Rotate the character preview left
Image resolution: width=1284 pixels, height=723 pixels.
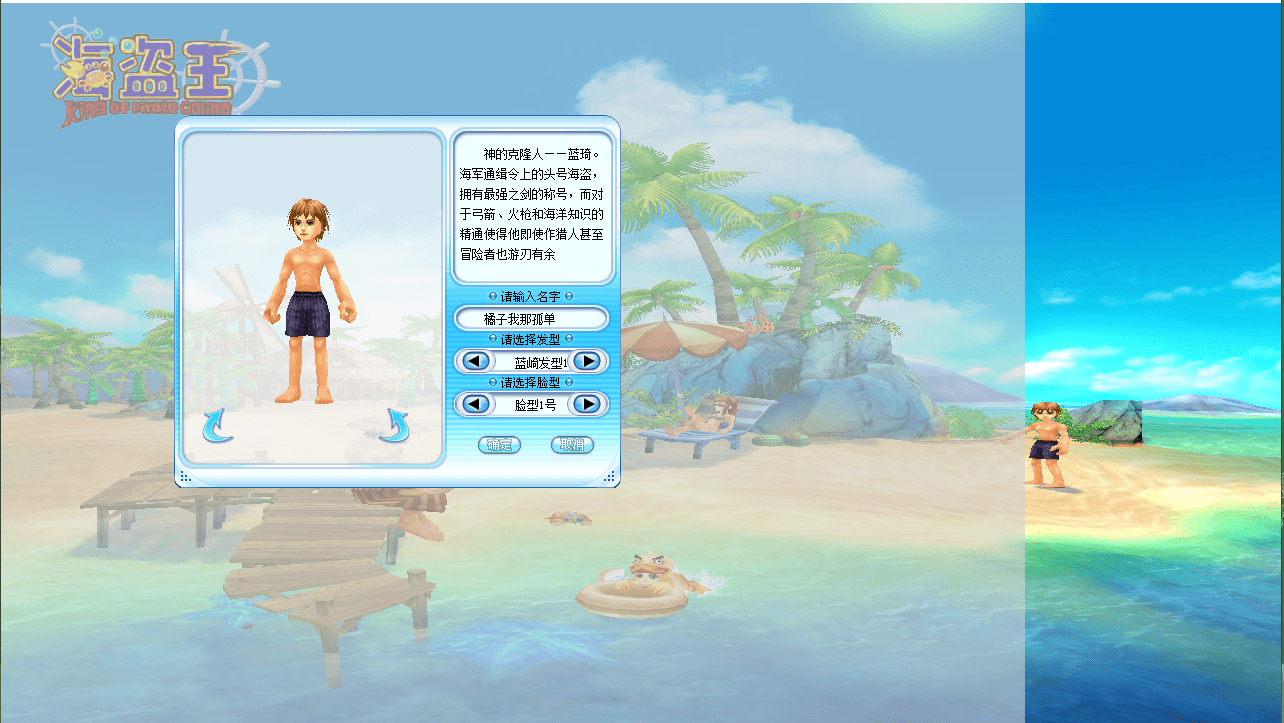(x=219, y=424)
